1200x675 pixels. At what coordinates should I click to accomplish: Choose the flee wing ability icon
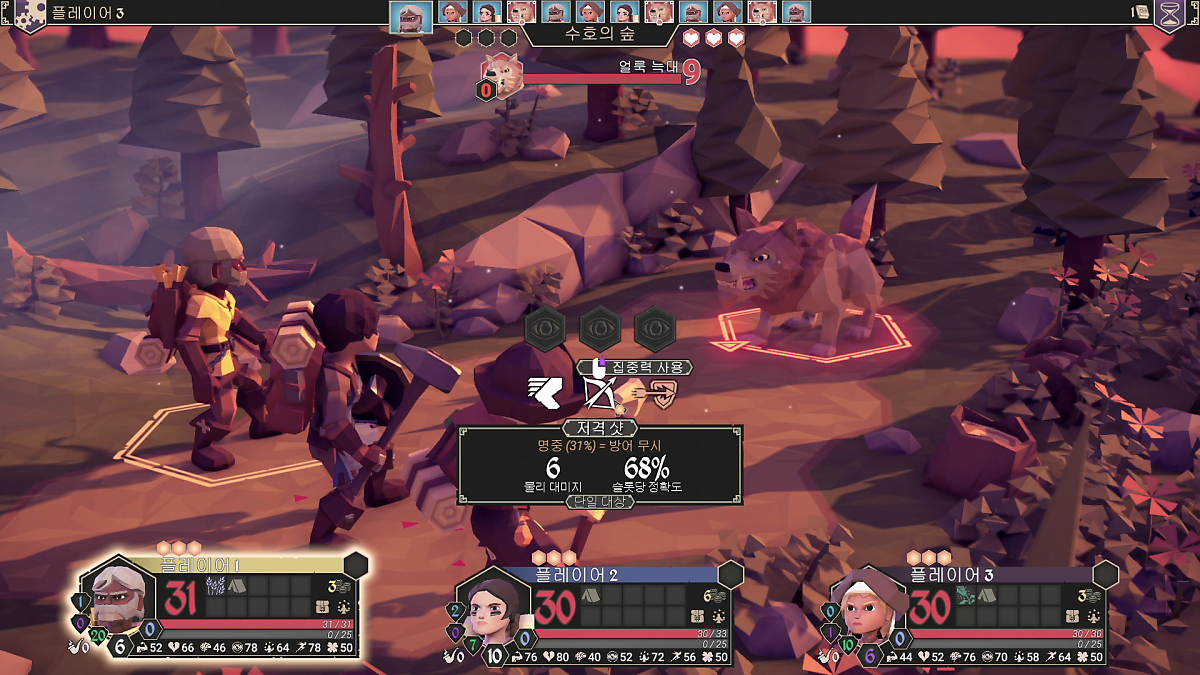tap(546, 392)
